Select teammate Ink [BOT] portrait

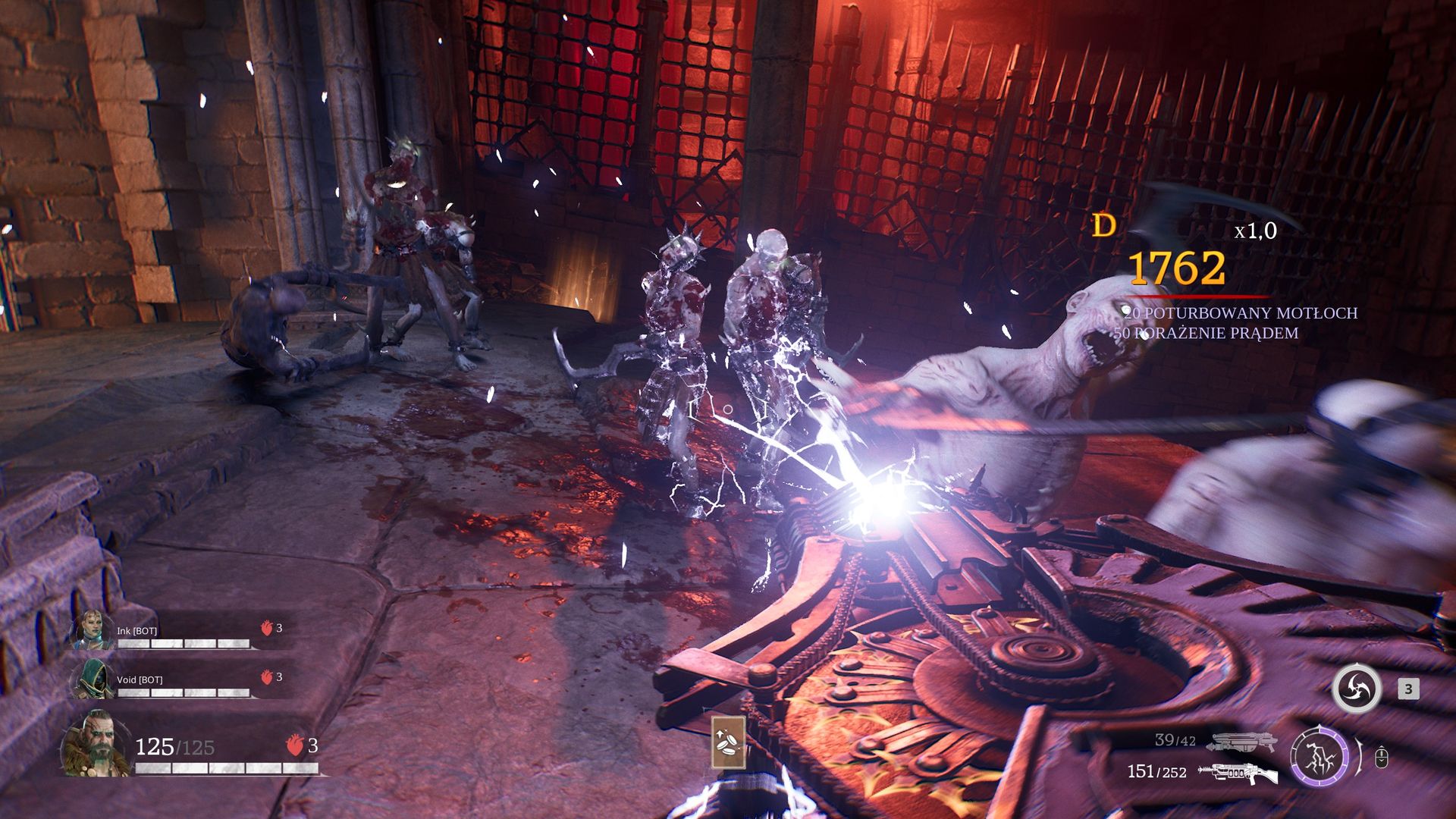(x=93, y=629)
